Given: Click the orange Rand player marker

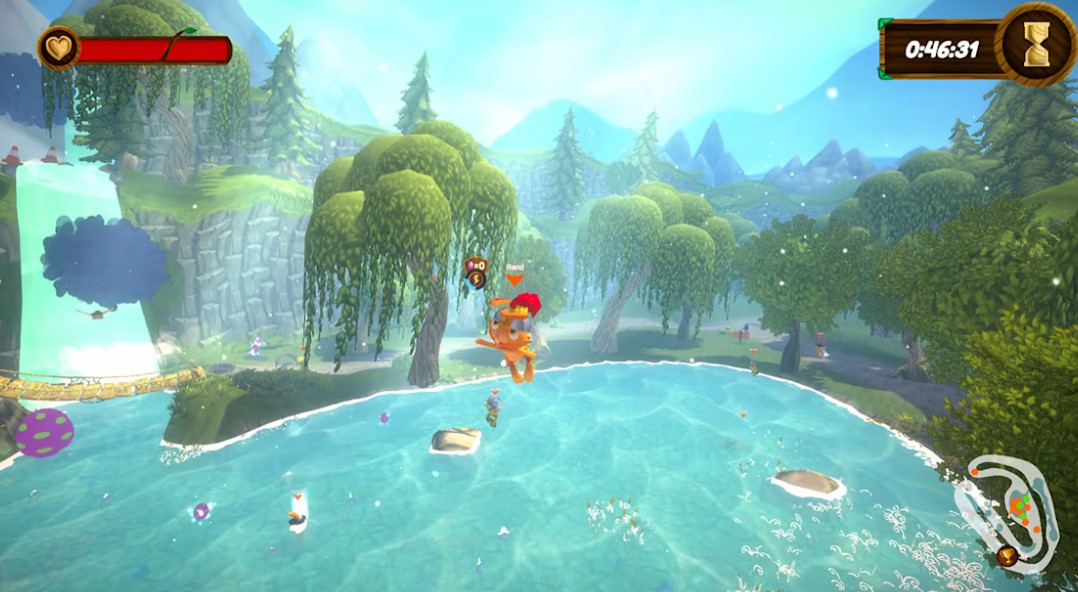Looking at the screenshot, I should tap(515, 278).
